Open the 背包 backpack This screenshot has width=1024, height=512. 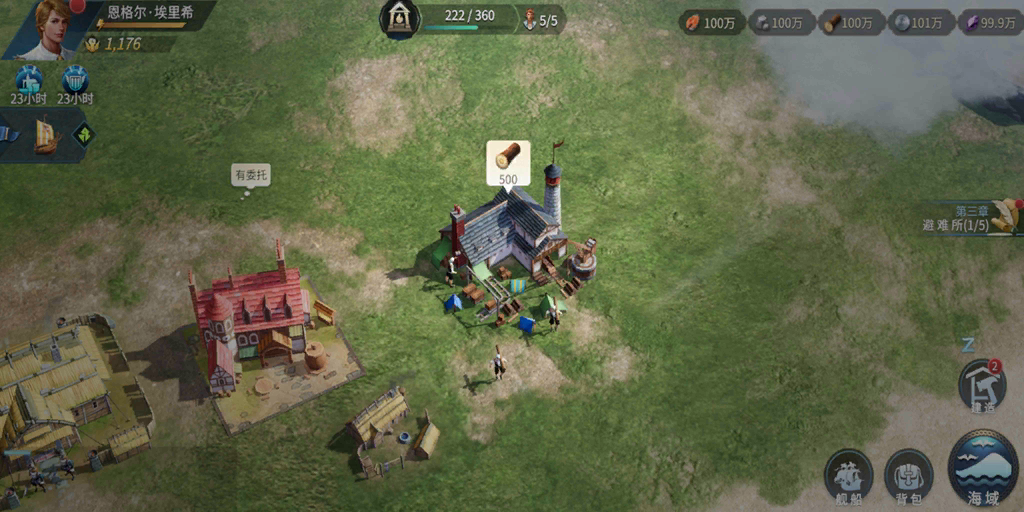point(908,474)
